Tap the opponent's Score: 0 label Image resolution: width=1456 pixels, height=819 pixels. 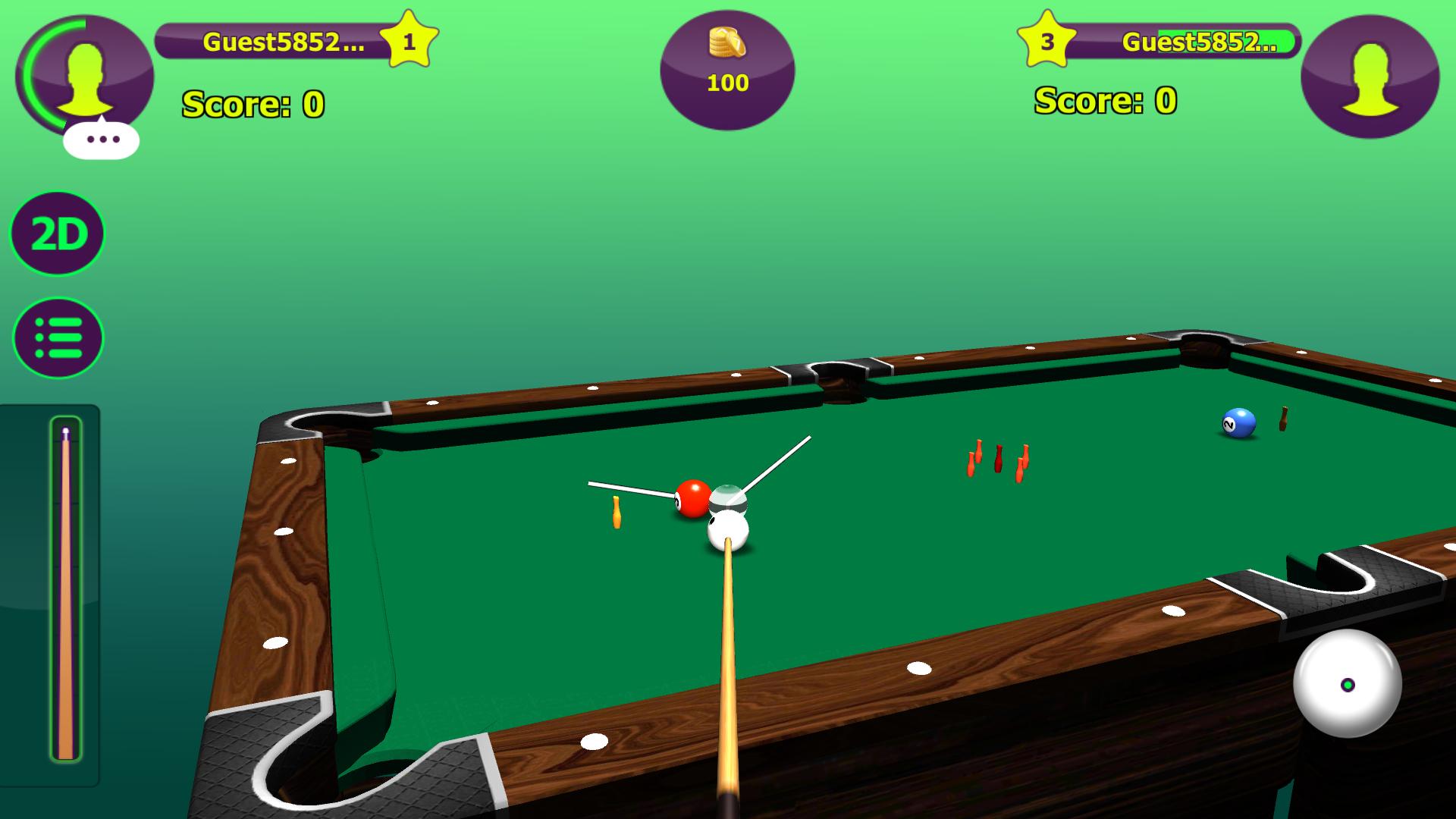click(x=1103, y=100)
